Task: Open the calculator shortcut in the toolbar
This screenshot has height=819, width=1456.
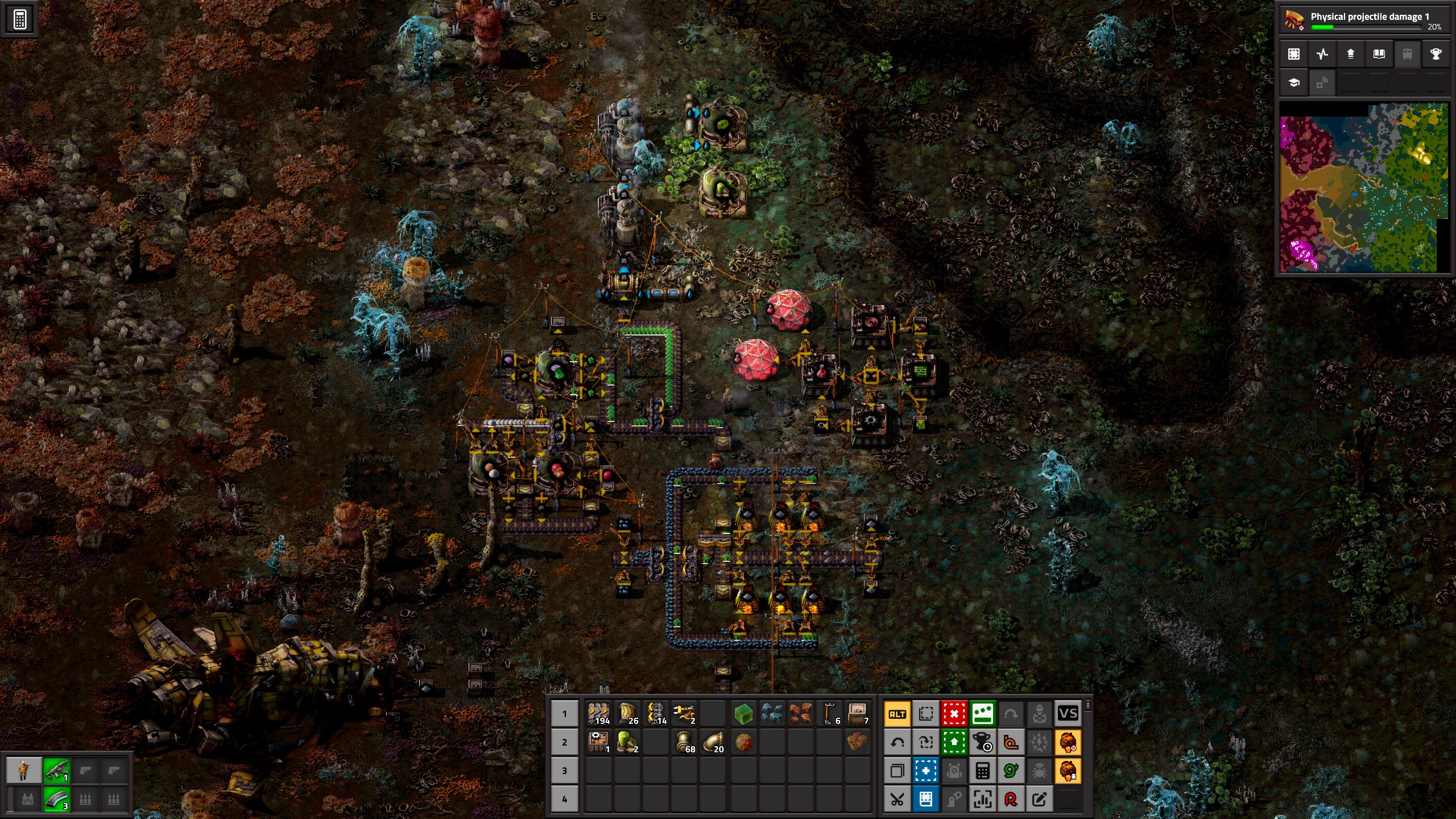Action: click(x=982, y=771)
